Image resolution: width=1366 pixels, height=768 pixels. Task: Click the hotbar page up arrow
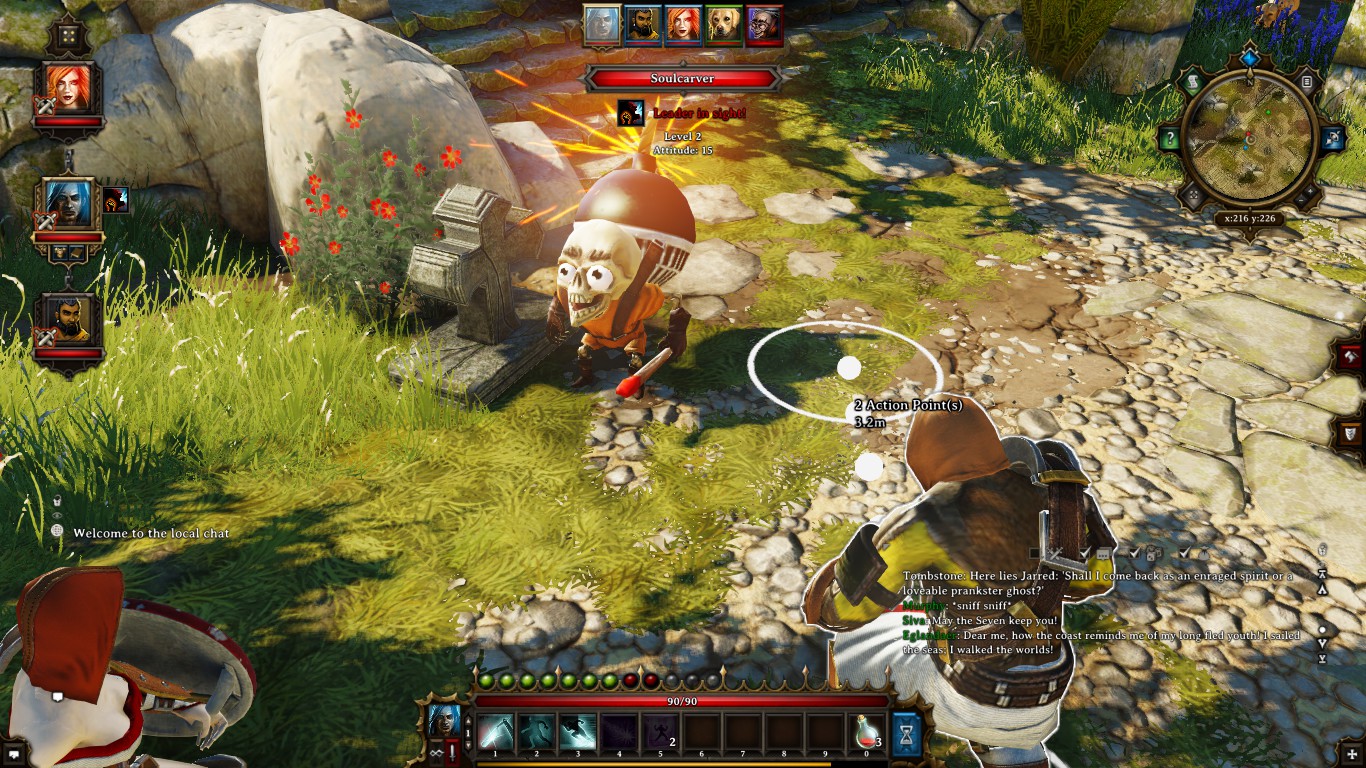[x=467, y=722]
